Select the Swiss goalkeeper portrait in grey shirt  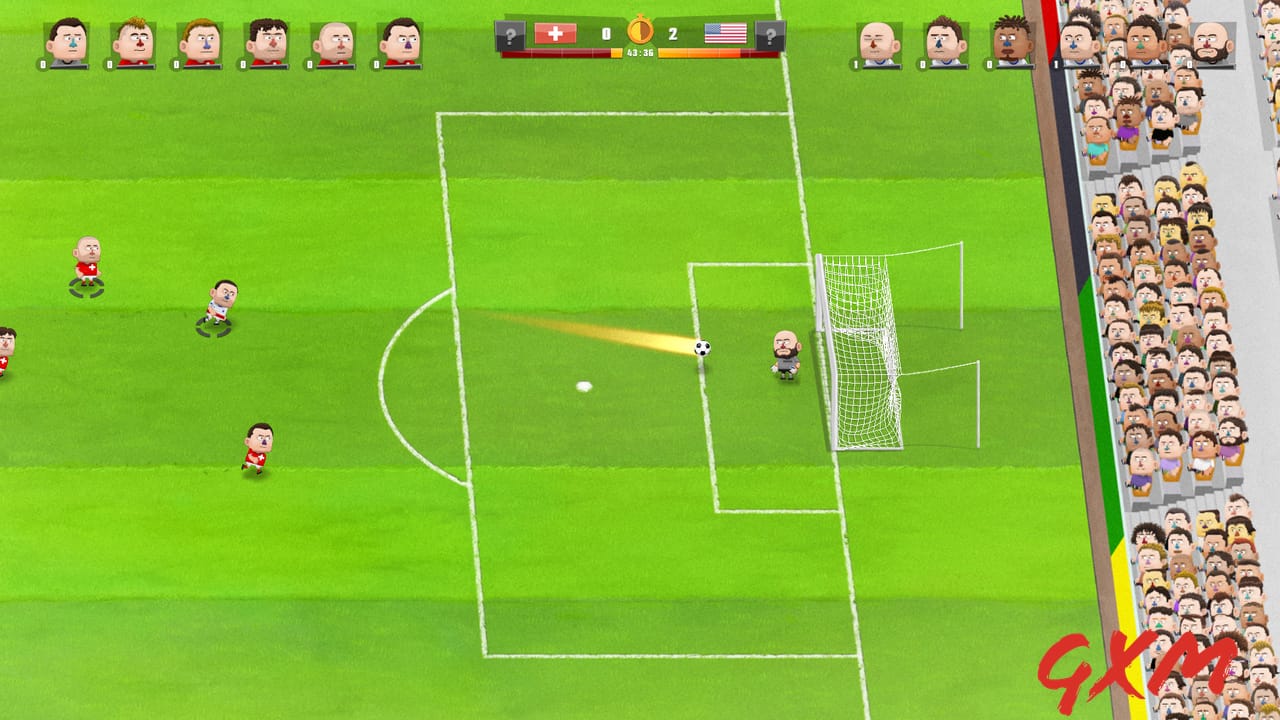click(67, 43)
